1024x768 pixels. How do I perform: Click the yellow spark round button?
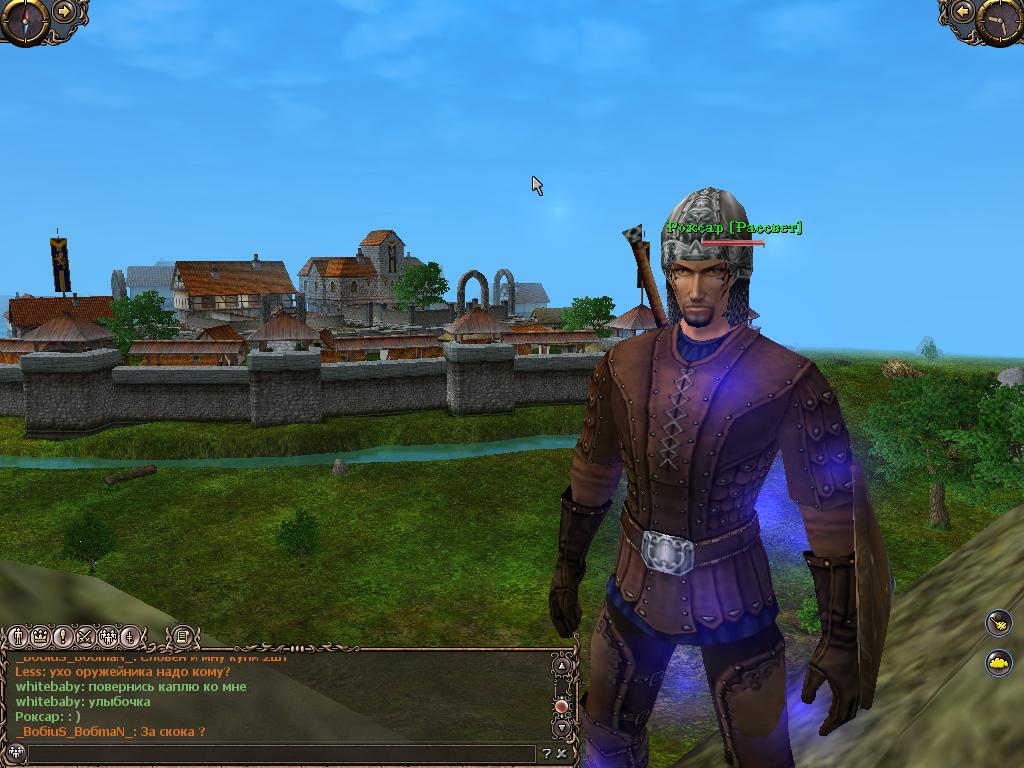coord(998,624)
